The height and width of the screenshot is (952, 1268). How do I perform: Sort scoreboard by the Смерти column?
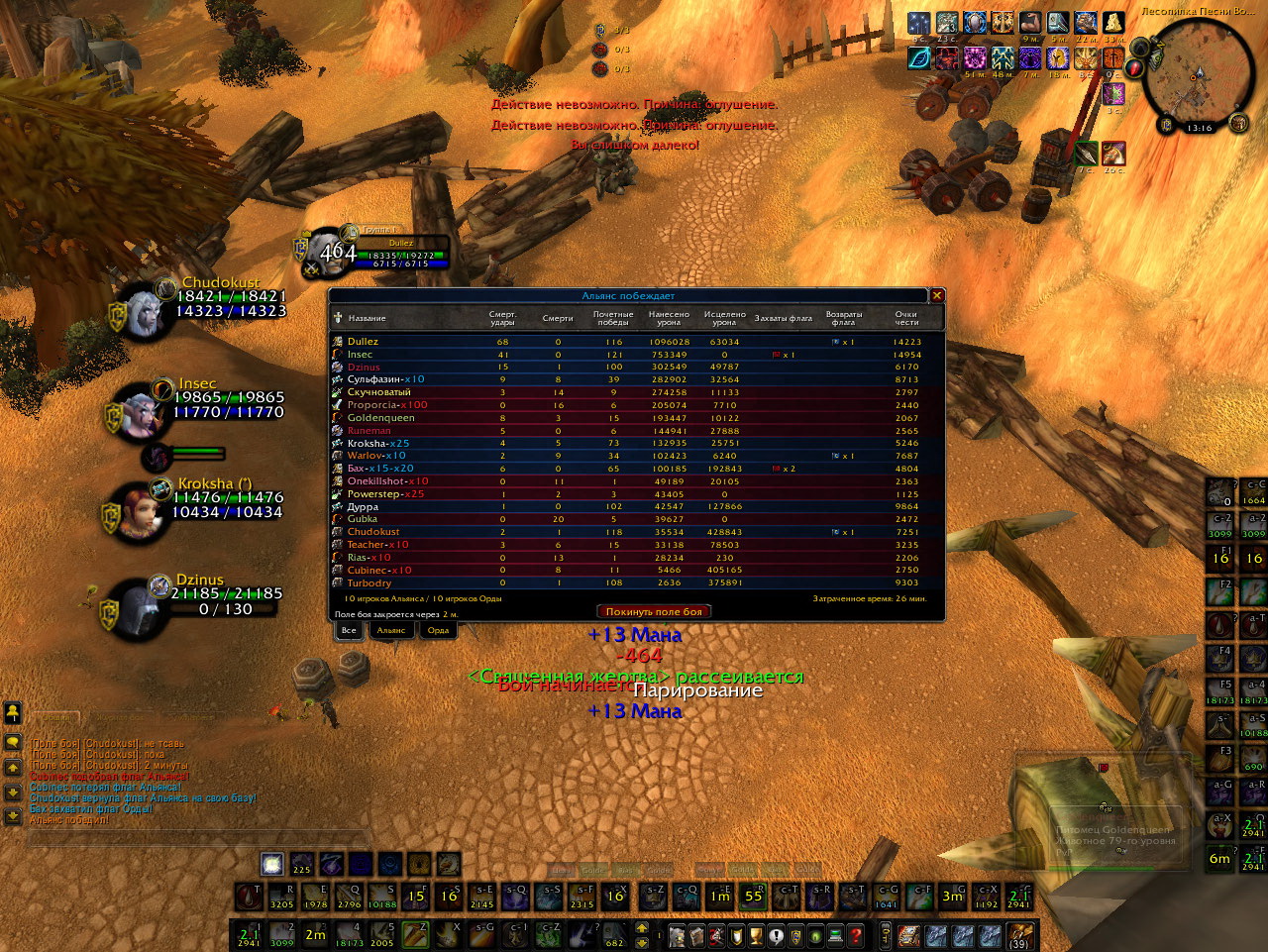pos(558,318)
